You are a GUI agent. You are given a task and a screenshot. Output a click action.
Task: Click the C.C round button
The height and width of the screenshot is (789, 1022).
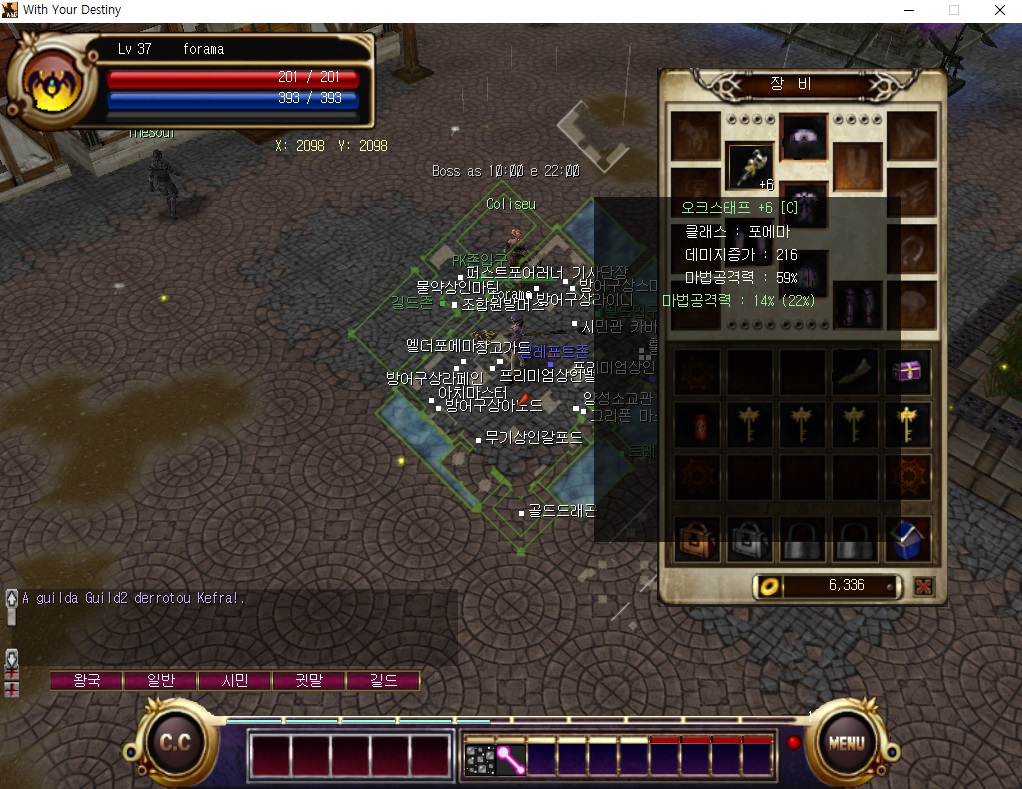[176, 744]
